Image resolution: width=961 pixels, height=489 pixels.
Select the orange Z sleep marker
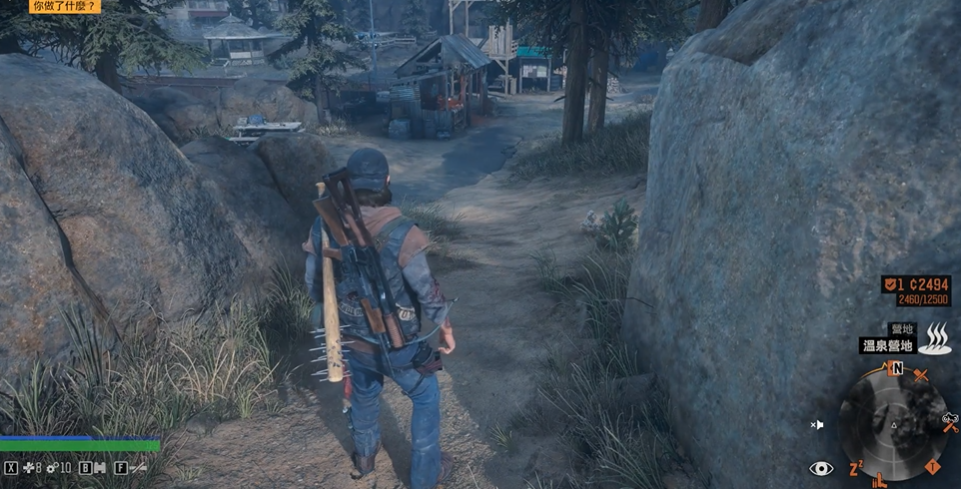(x=857, y=468)
